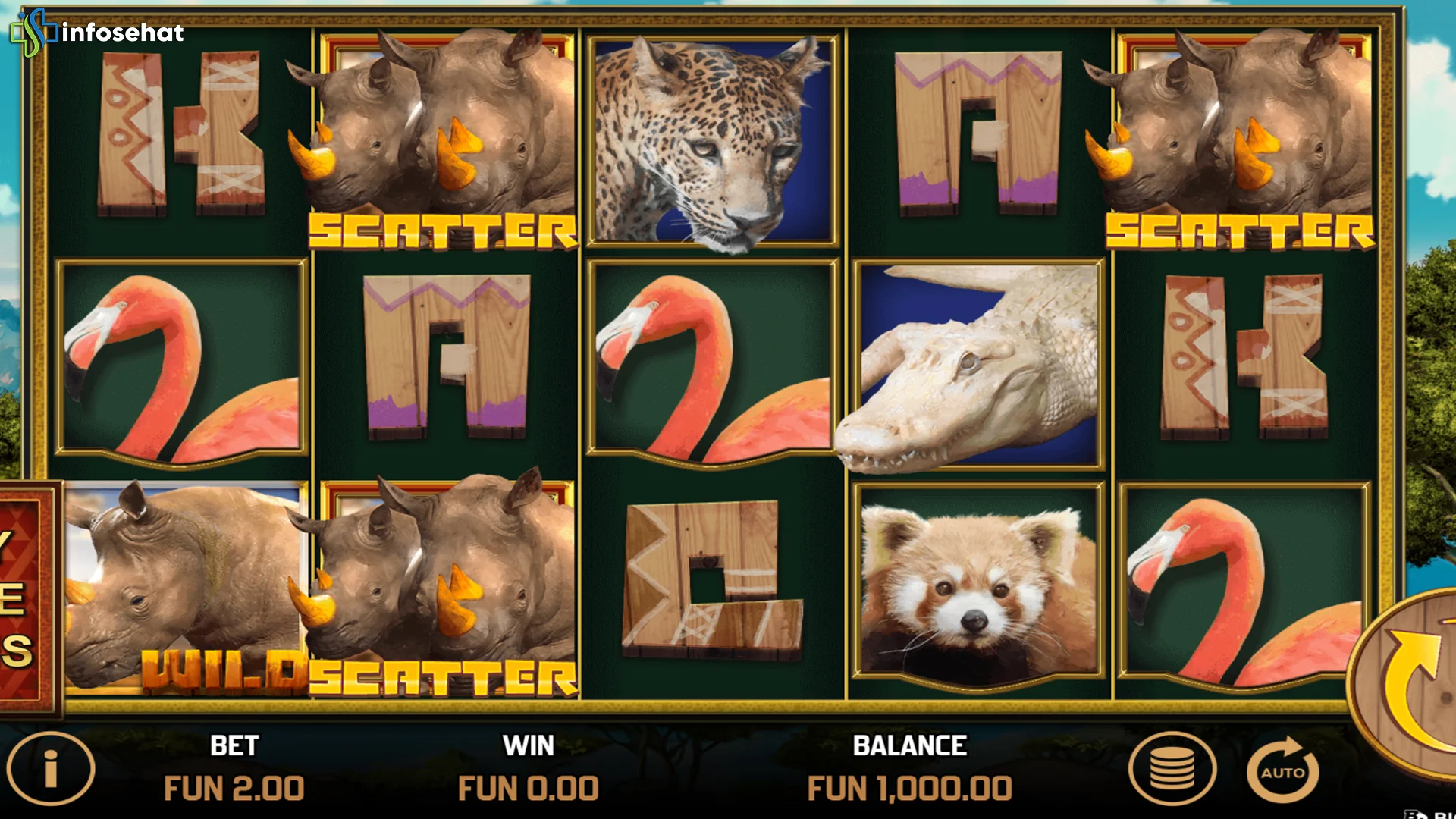Screen dimensions: 1456x819
Task: Open the coin stack bet settings
Action: (x=1172, y=769)
